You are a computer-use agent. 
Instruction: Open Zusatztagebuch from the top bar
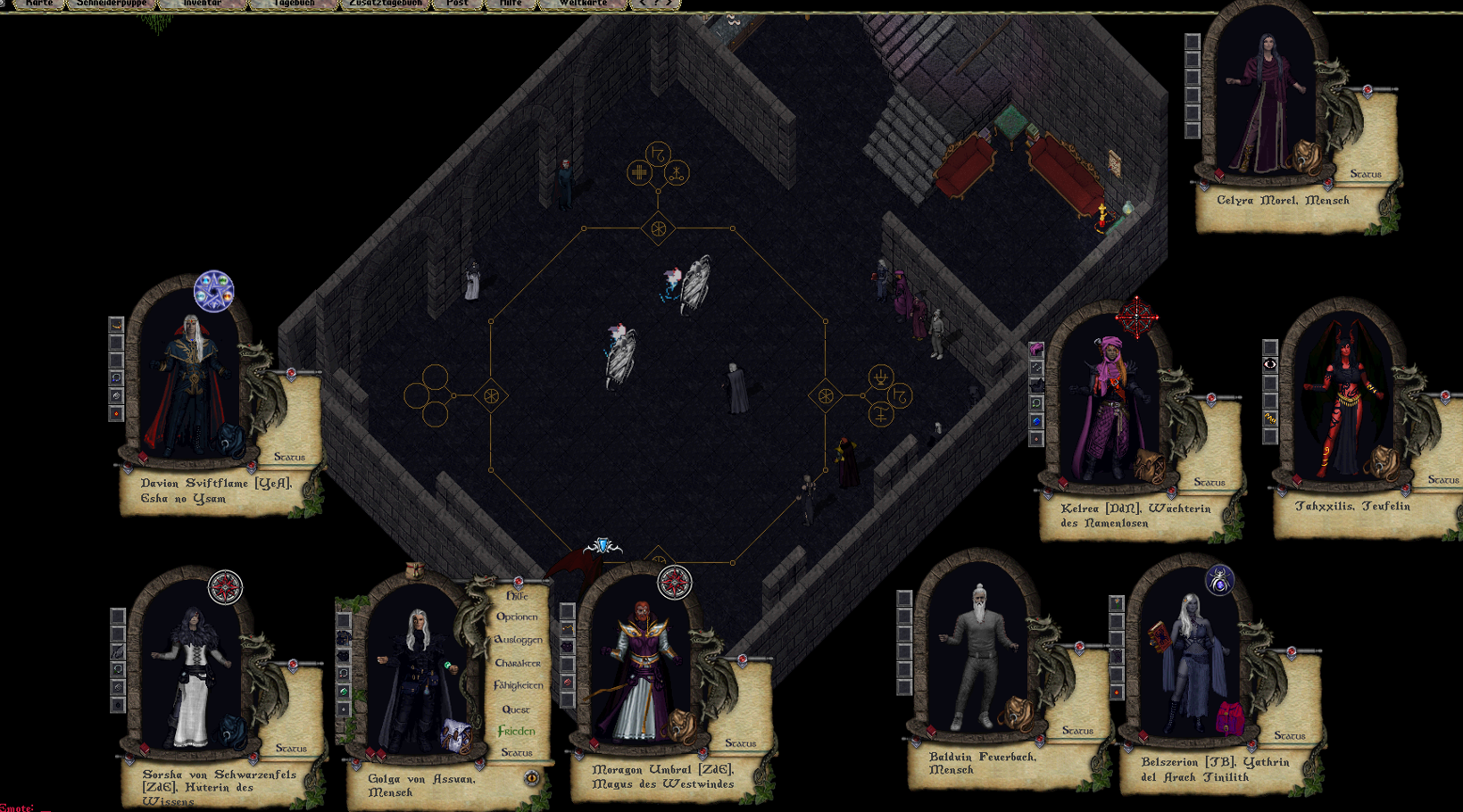pyautogui.click(x=385, y=4)
